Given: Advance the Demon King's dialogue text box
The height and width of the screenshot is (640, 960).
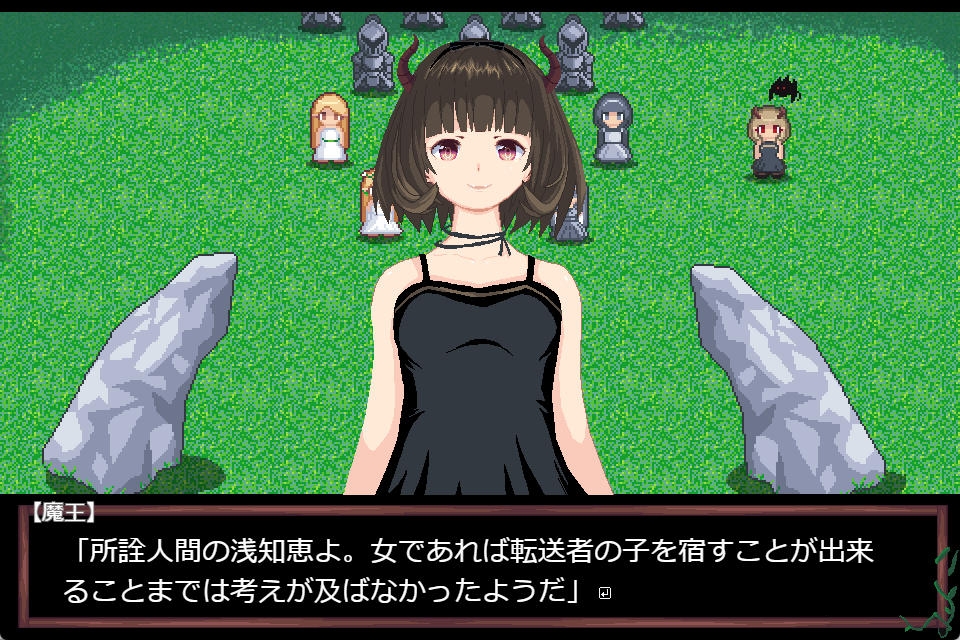Looking at the screenshot, I should click(480, 568).
